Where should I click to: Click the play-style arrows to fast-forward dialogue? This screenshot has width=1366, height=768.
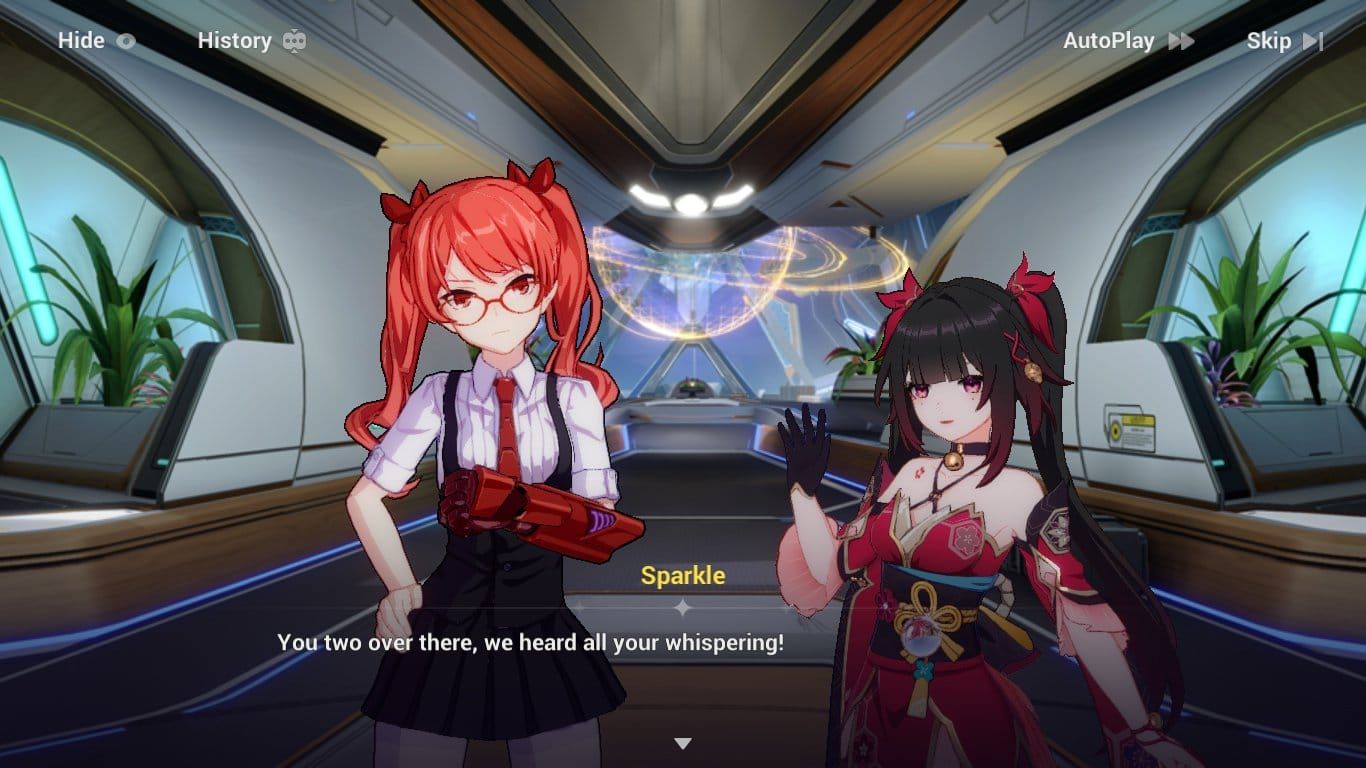click(1180, 41)
